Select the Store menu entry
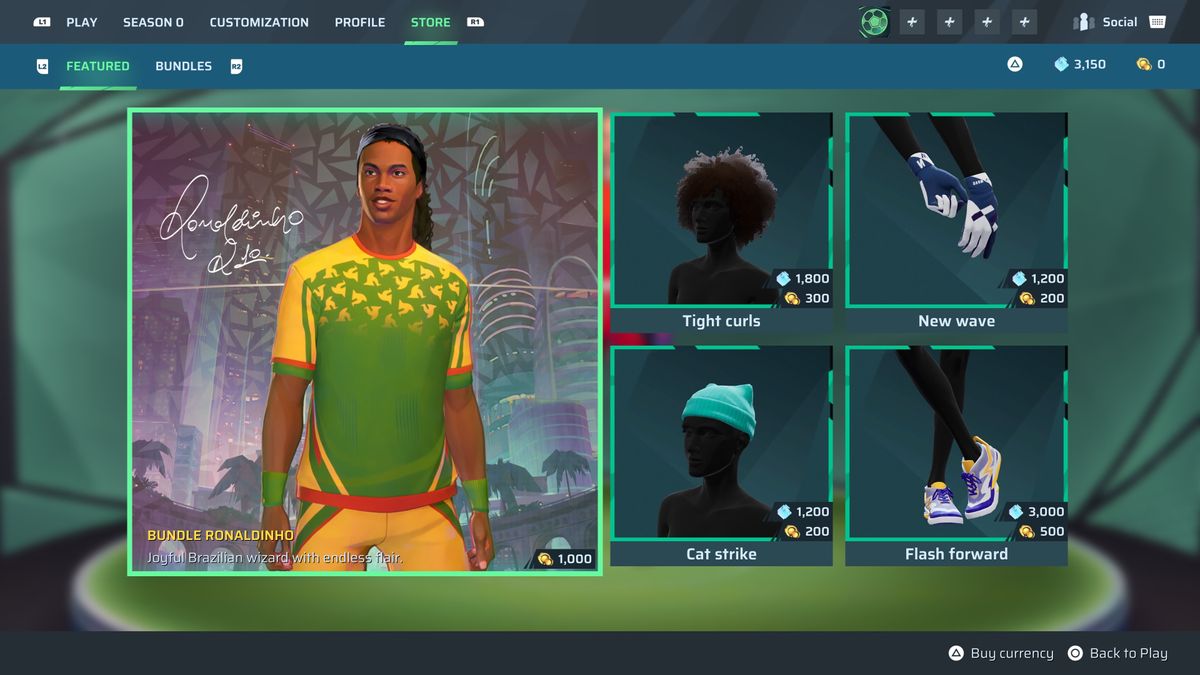 click(430, 22)
